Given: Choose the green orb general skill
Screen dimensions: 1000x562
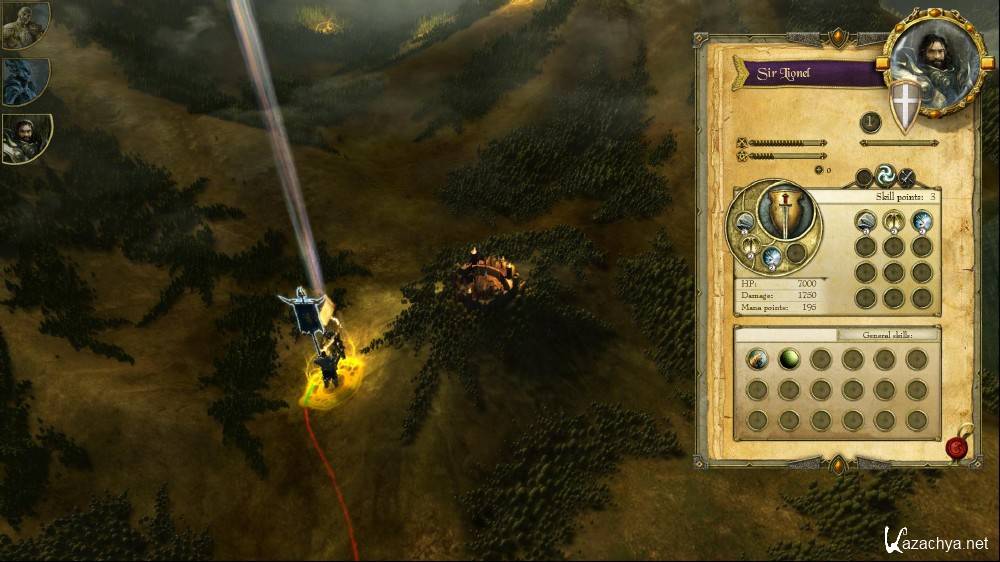Looking at the screenshot, I should [789, 359].
